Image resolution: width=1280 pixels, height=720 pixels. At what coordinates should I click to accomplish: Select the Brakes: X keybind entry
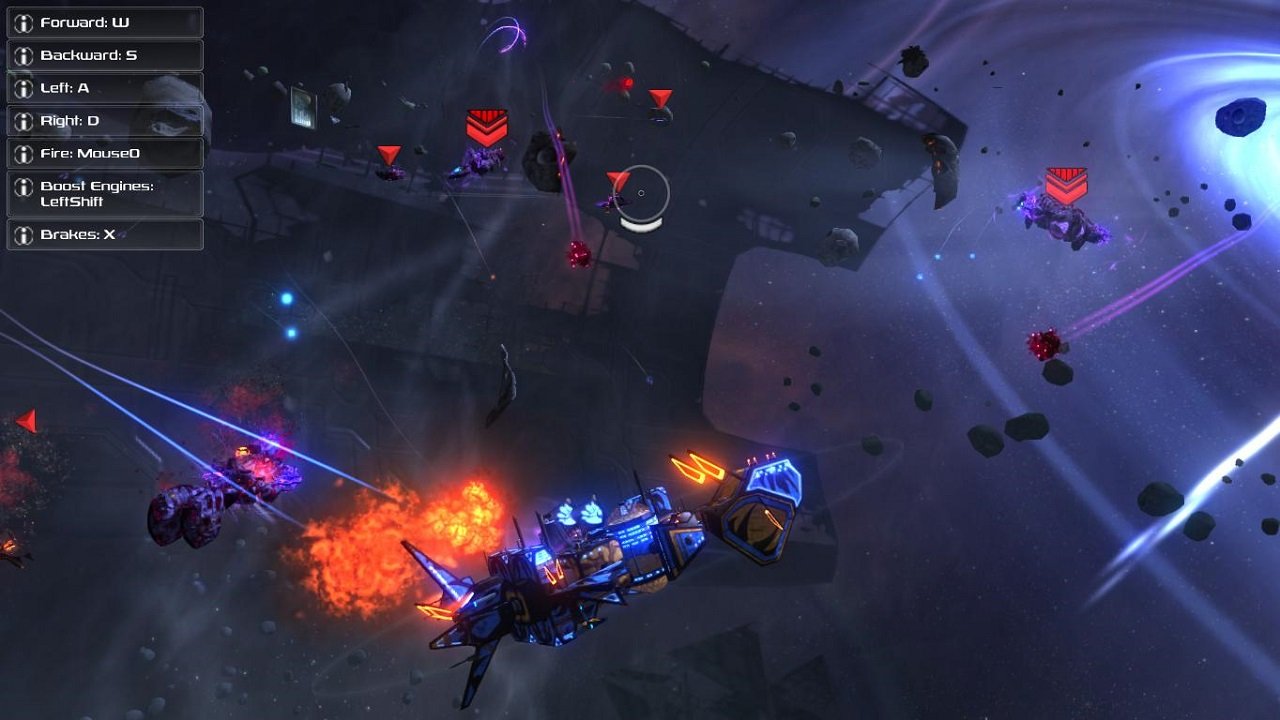click(105, 235)
